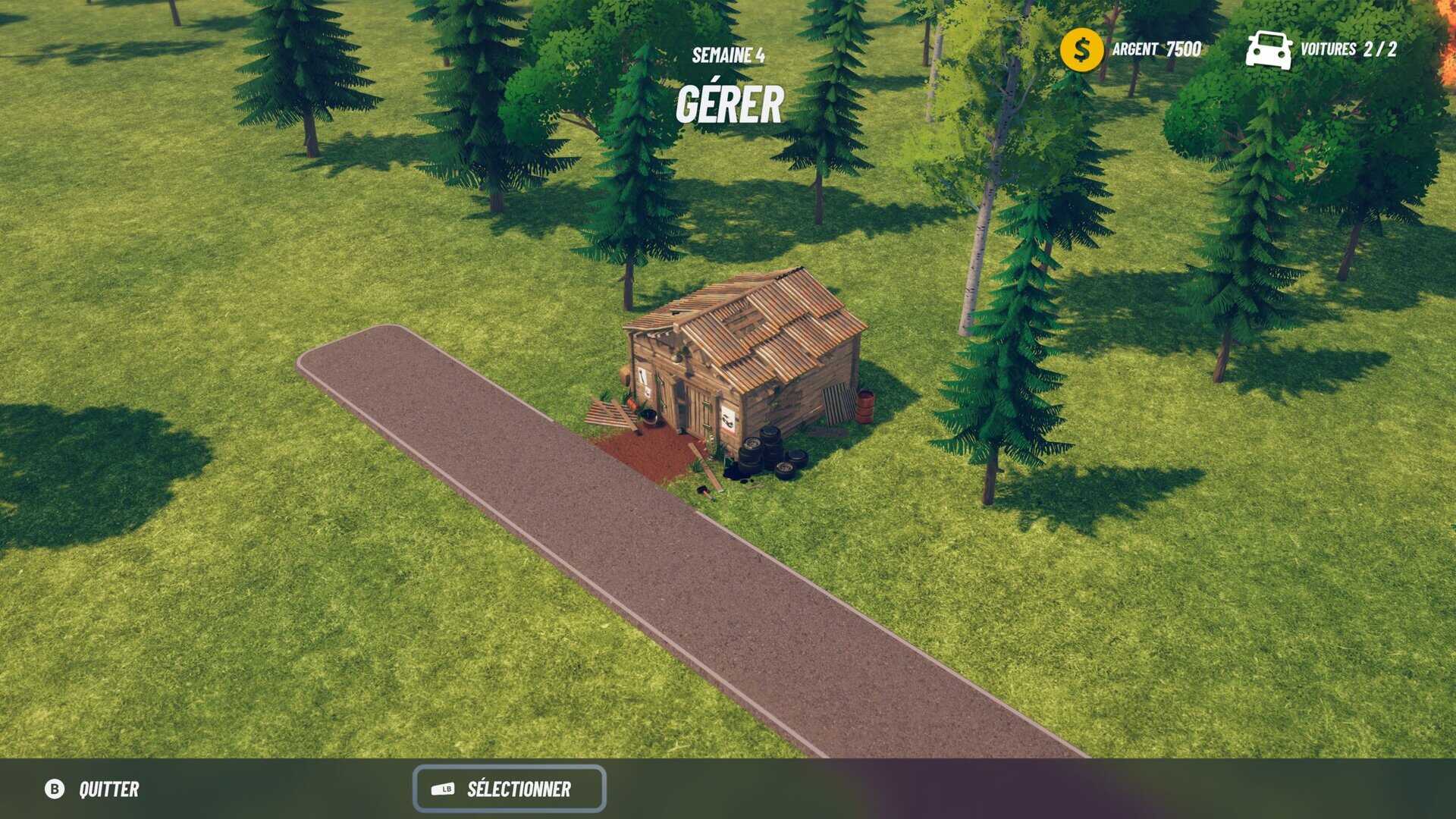
Task: Open the Voitures car icon
Action: (x=1269, y=50)
